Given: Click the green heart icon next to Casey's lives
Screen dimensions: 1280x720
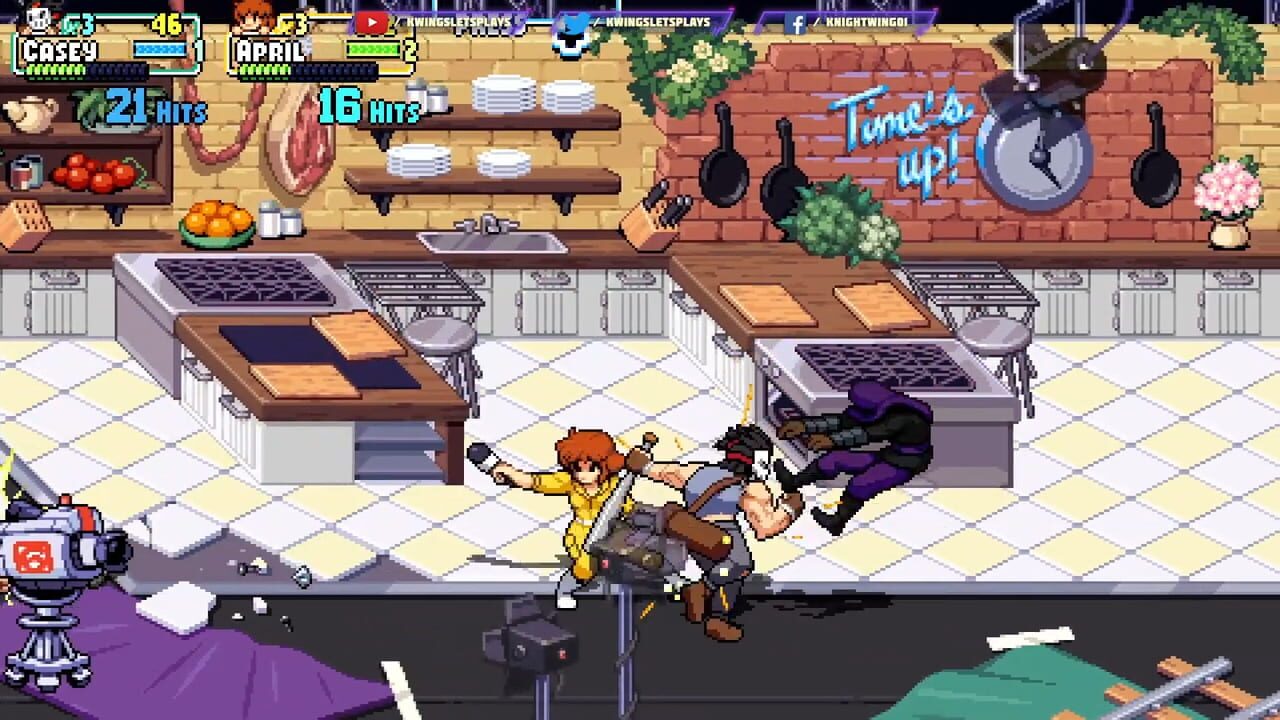Looking at the screenshot, I should (68, 22).
